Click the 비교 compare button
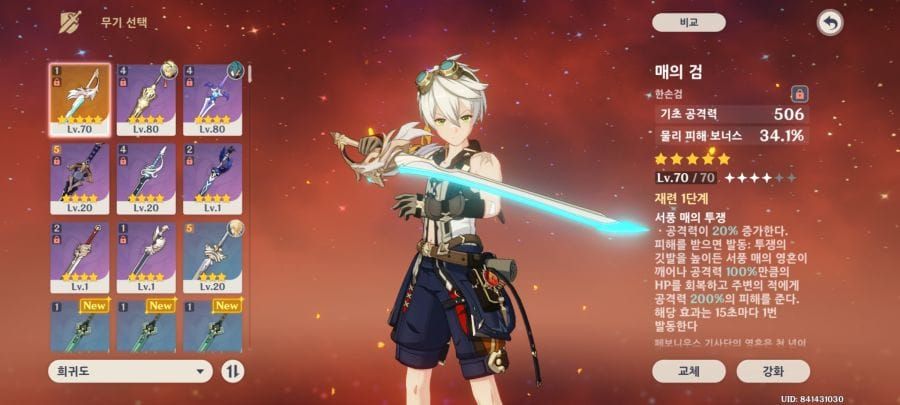Viewport: 900px width, 405px height. tap(689, 22)
